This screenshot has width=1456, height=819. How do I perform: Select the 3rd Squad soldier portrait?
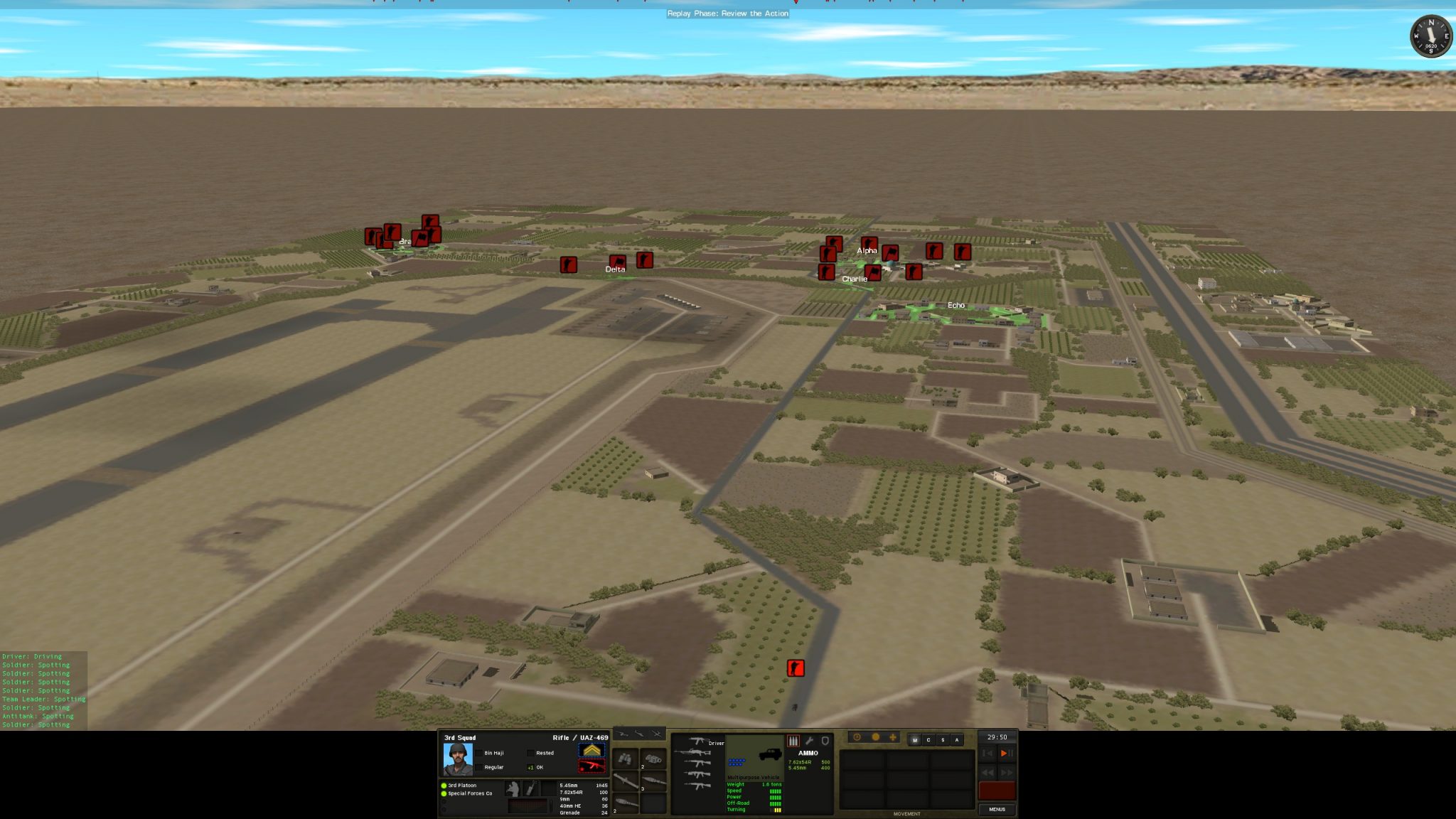[x=457, y=759]
